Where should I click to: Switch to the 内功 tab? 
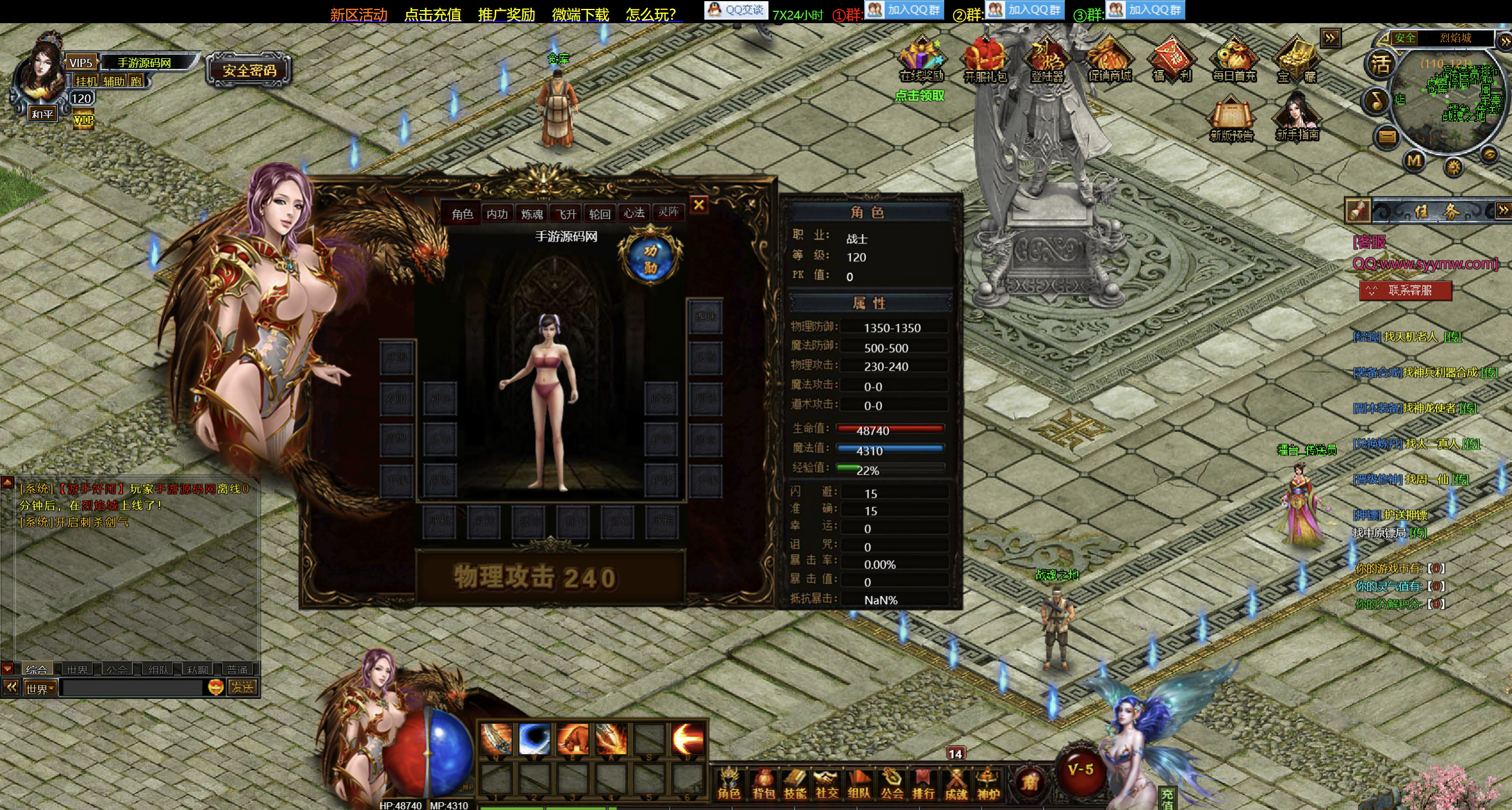point(496,214)
